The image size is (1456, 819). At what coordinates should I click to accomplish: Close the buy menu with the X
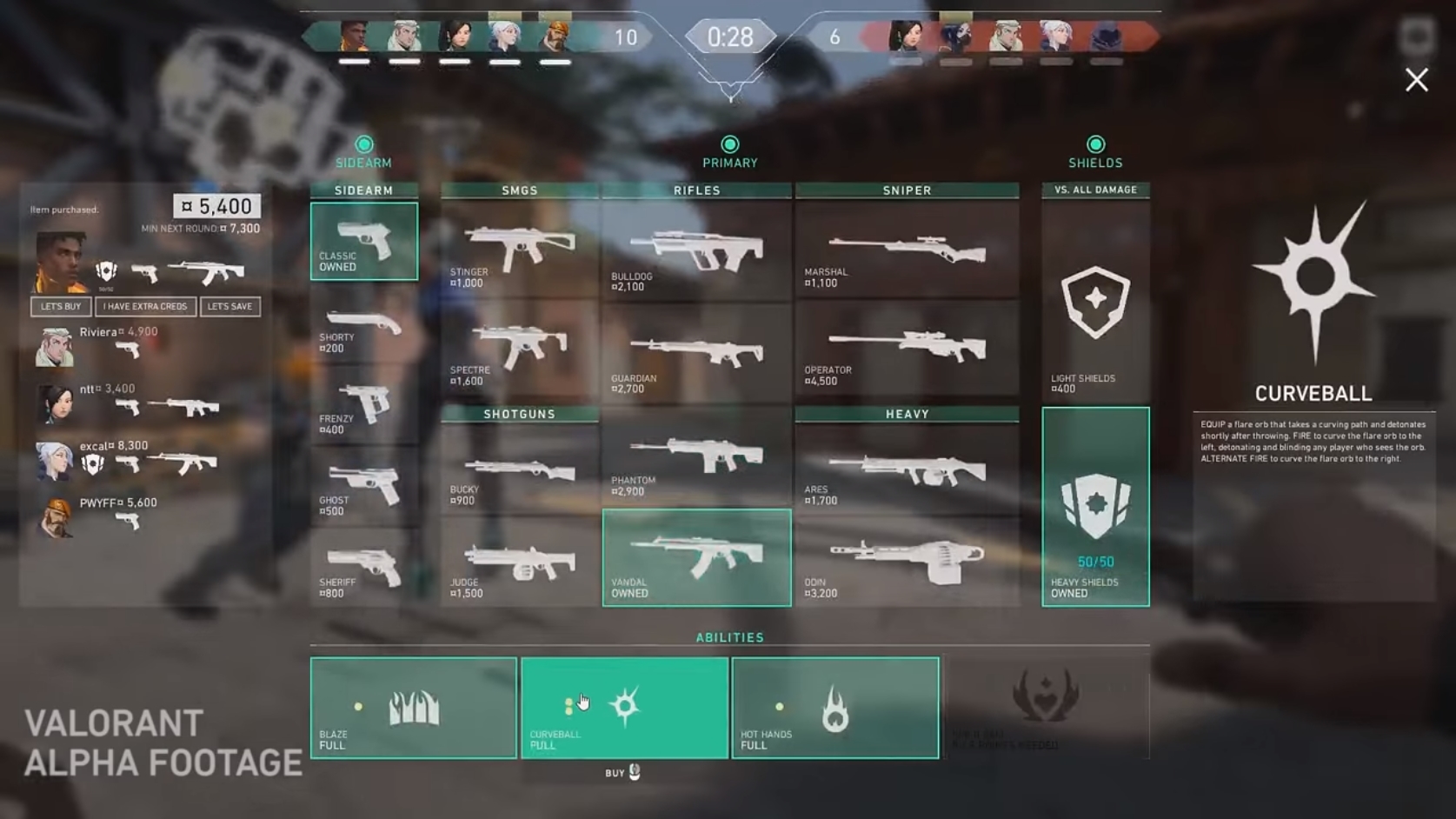(x=1416, y=80)
